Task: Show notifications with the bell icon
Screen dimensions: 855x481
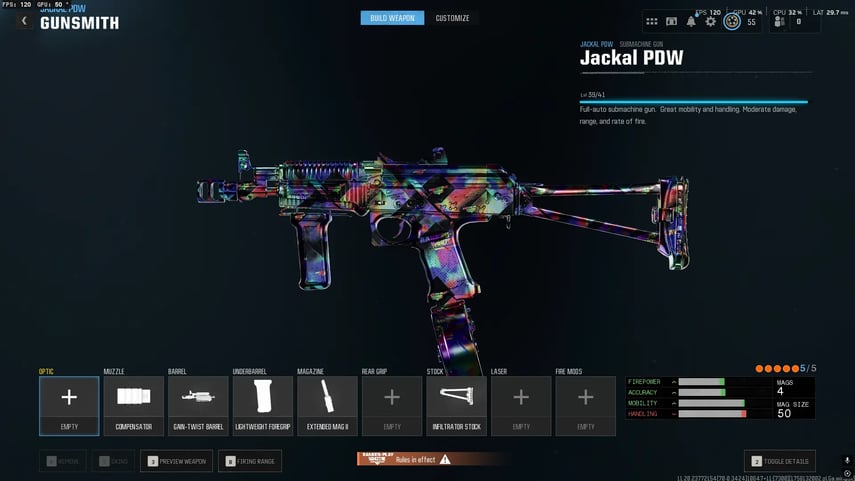Action: click(691, 21)
